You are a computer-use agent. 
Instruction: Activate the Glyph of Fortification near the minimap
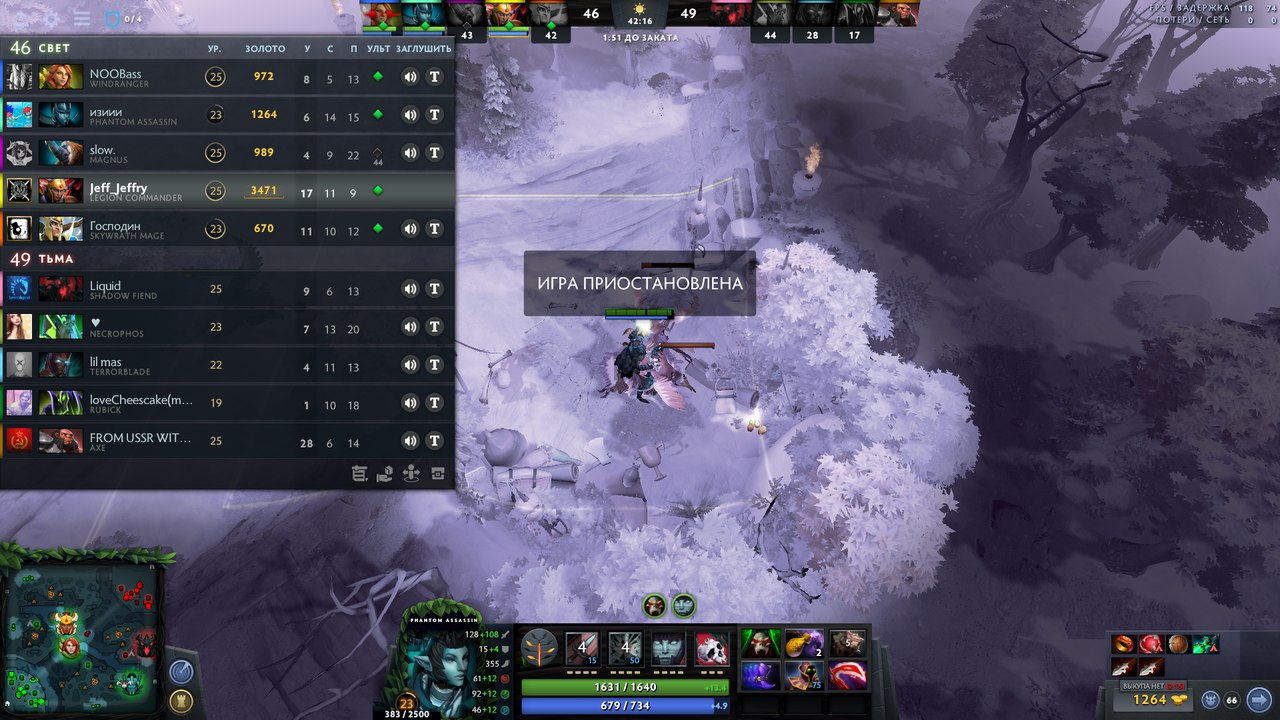[x=182, y=702]
